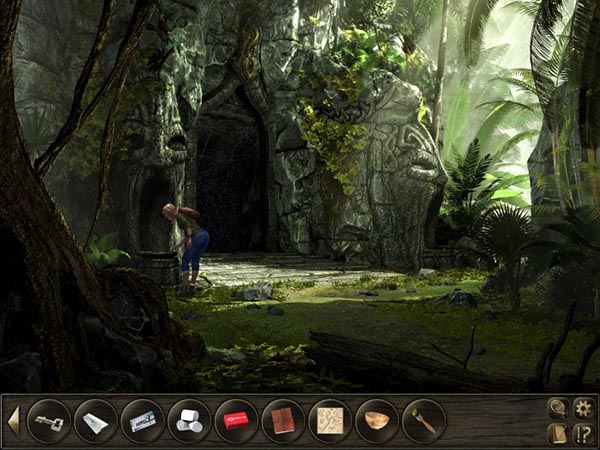The width and height of the screenshot is (600, 450).
Task: Activate the magnifying glass examine button
Action: [x=558, y=407]
